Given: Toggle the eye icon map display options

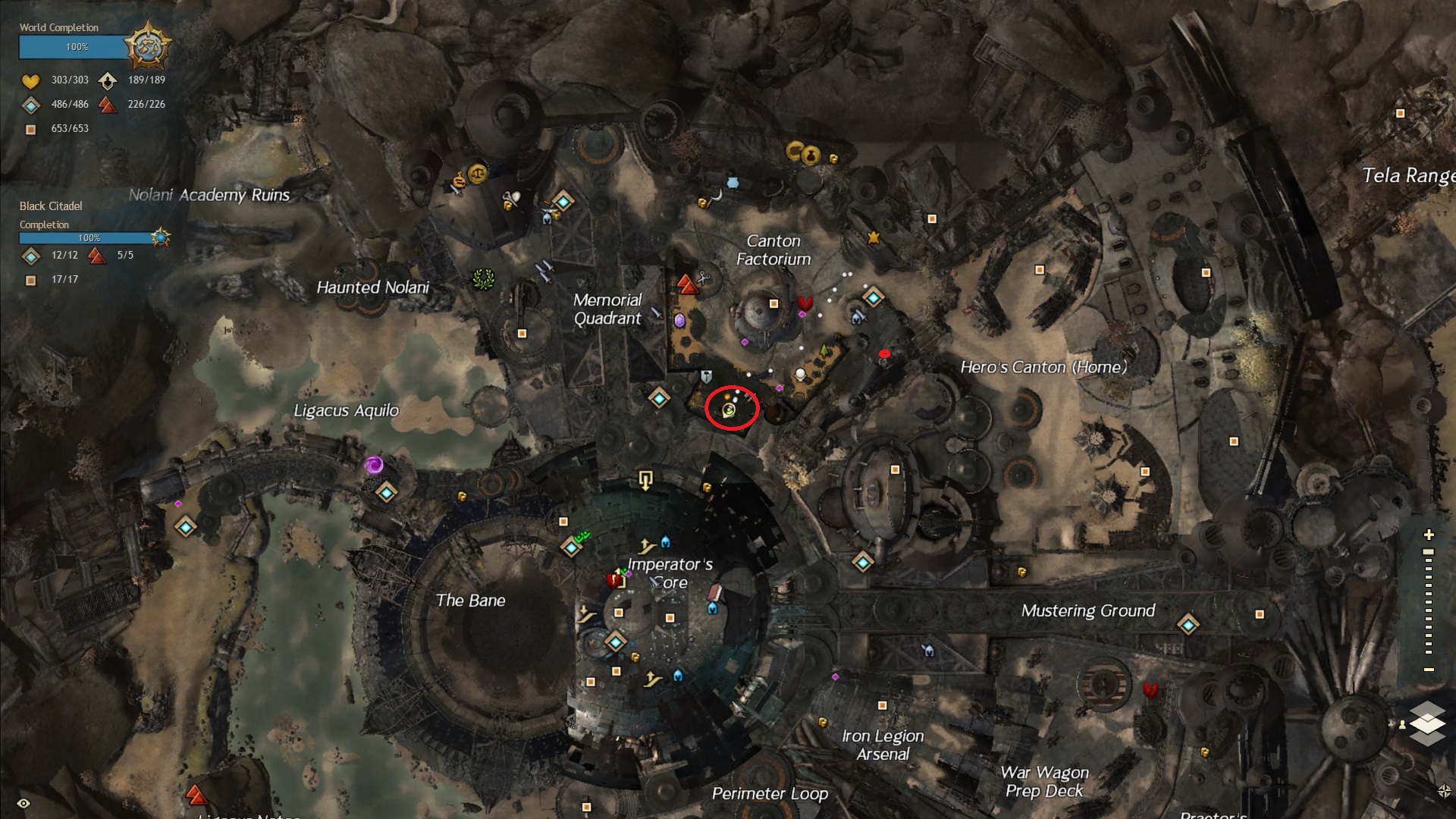Looking at the screenshot, I should click(24, 803).
